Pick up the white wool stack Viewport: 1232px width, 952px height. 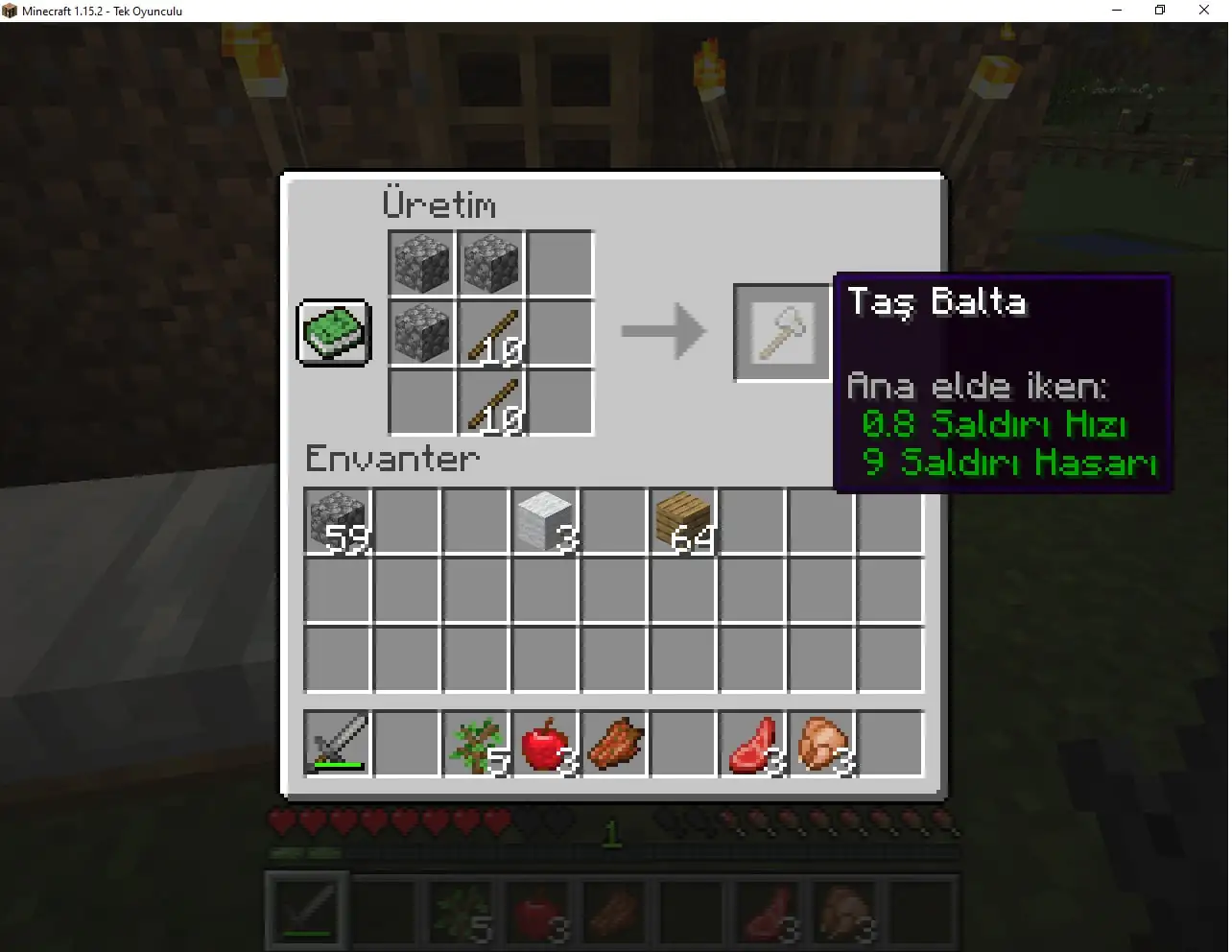point(544,522)
